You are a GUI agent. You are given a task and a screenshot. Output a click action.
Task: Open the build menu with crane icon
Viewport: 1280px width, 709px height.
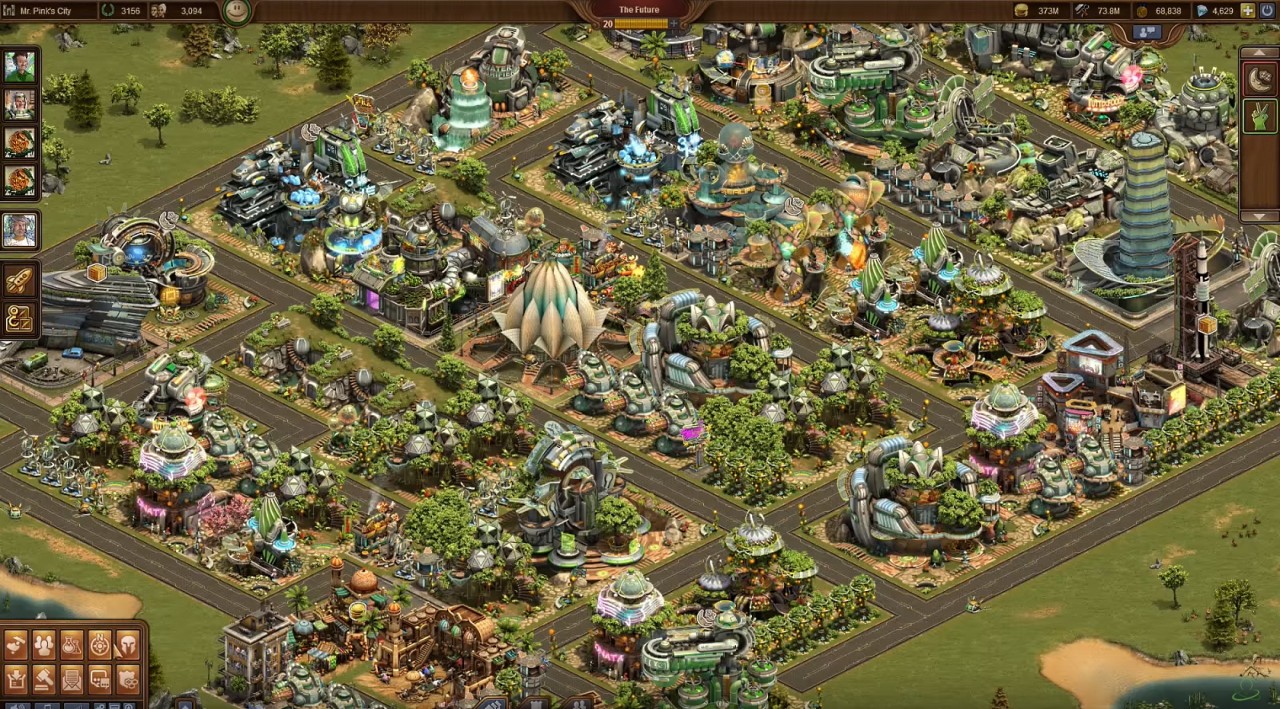pyautogui.click(x=16, y=645)
